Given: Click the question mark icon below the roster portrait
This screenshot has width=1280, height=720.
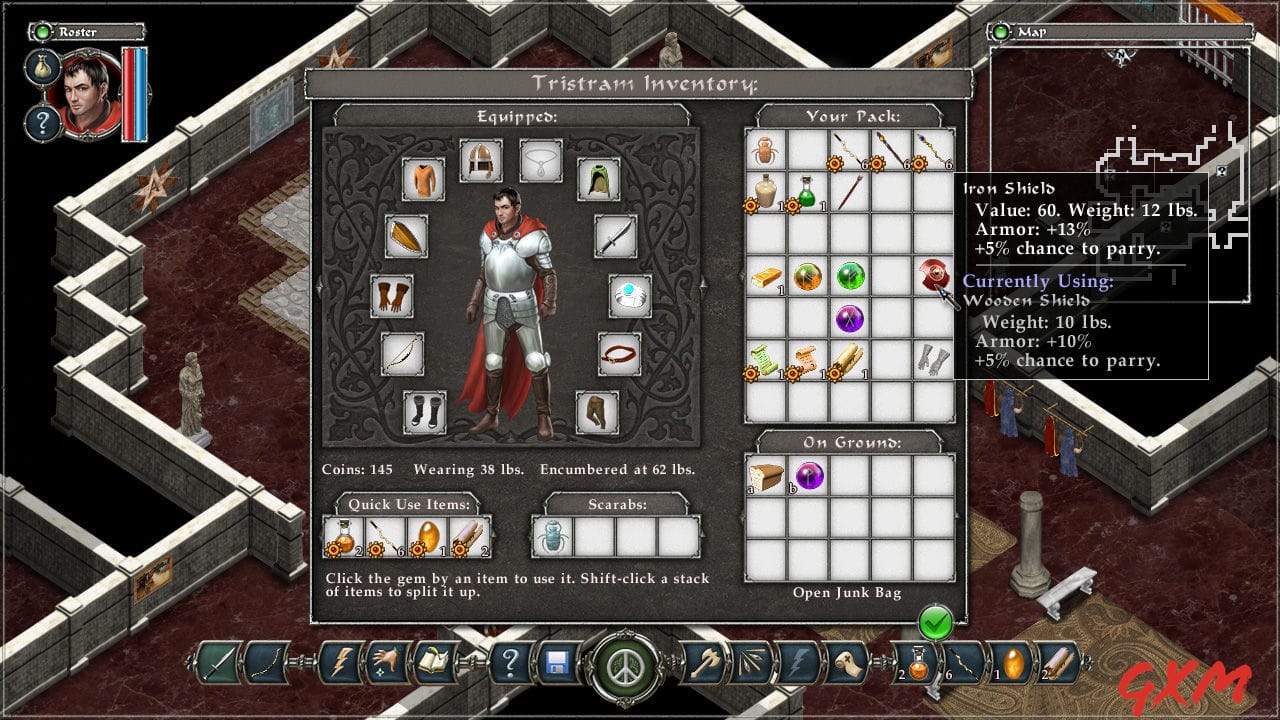Looking at the screenshot, I should pyautogui.click(x=42, y=120).
